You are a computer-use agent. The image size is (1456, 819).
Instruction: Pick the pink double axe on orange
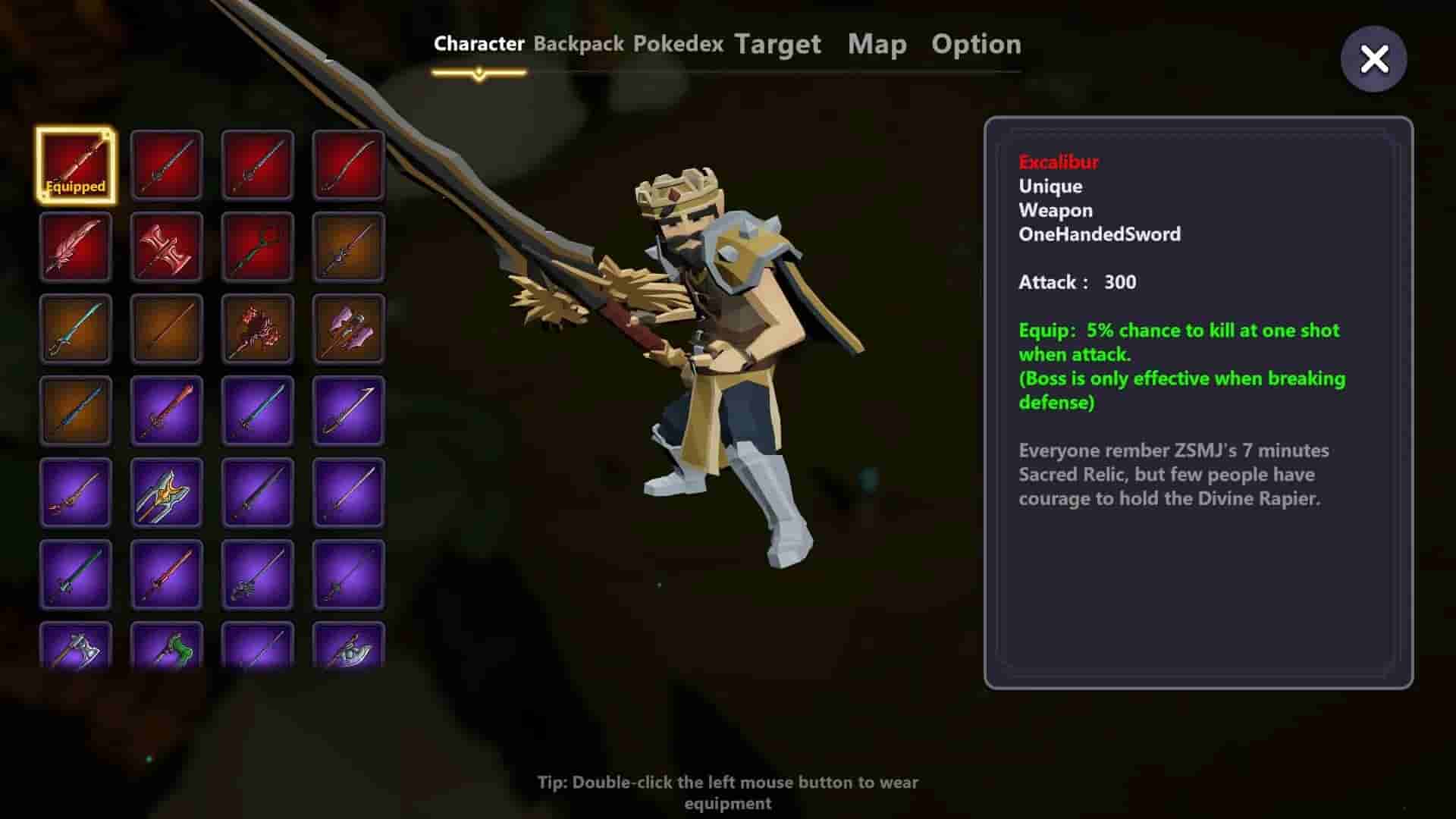[349, 329]
